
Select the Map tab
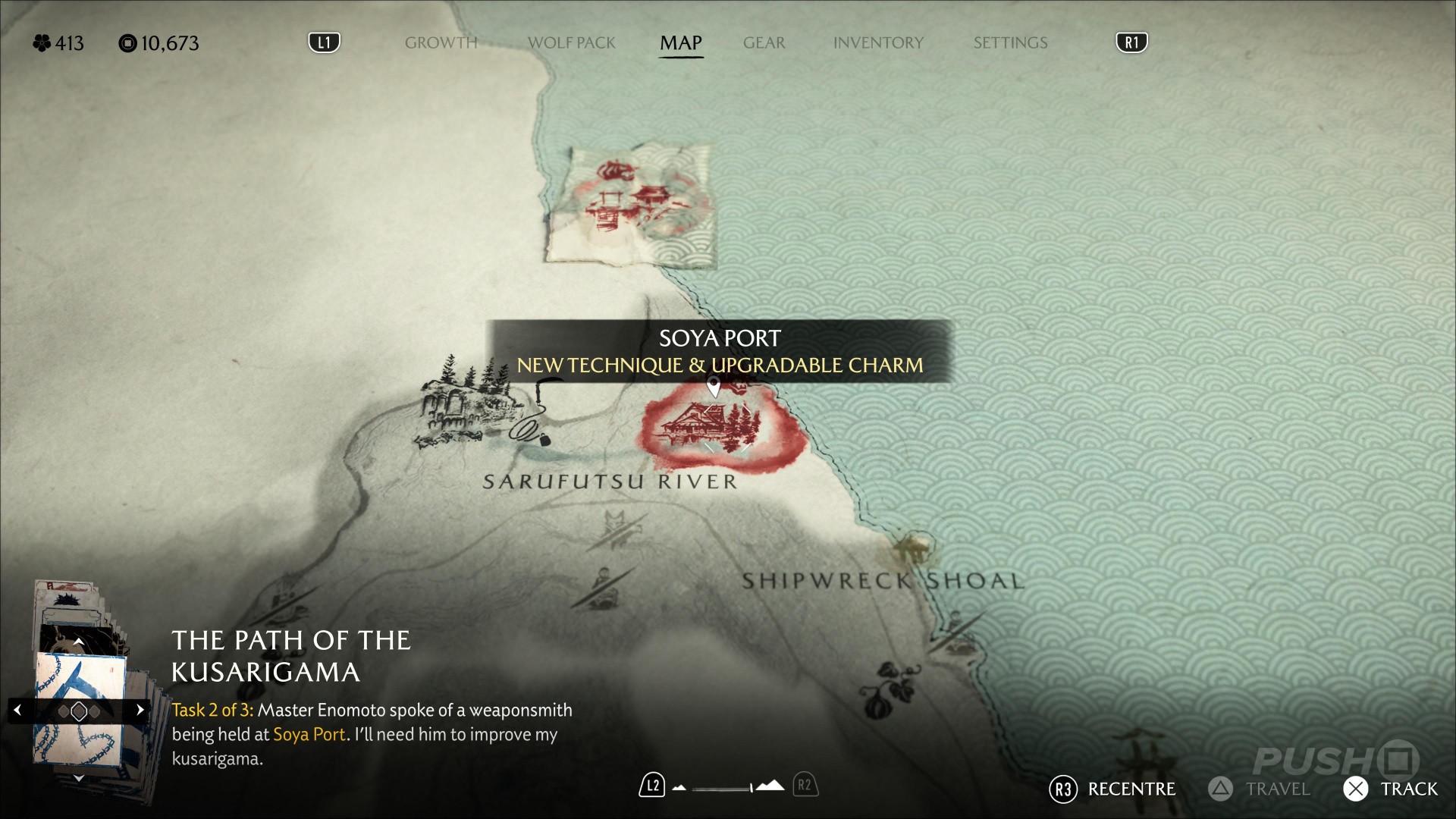(x=680, y=43)
